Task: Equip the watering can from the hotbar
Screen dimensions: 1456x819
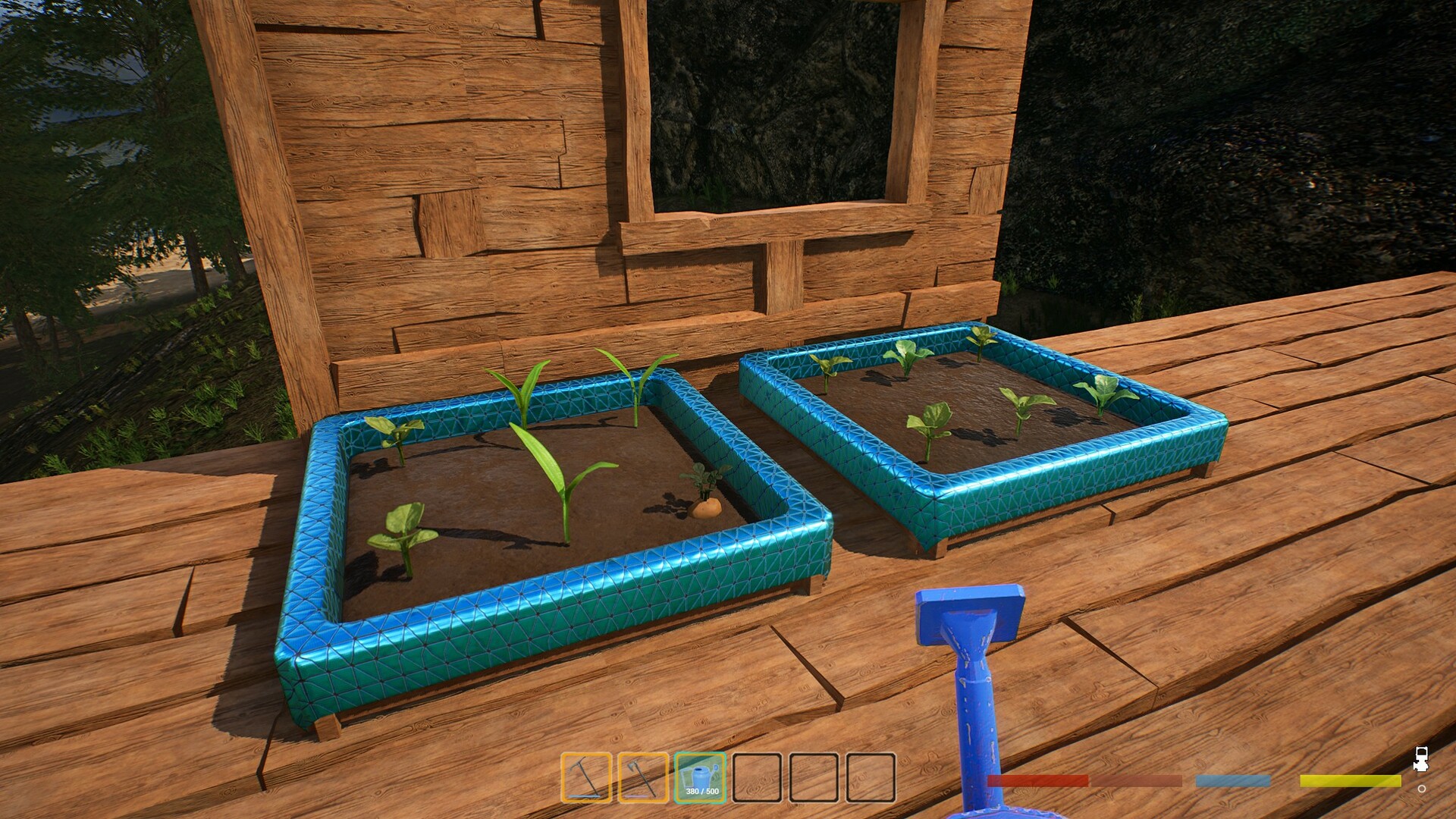Action: pos(701,773)
